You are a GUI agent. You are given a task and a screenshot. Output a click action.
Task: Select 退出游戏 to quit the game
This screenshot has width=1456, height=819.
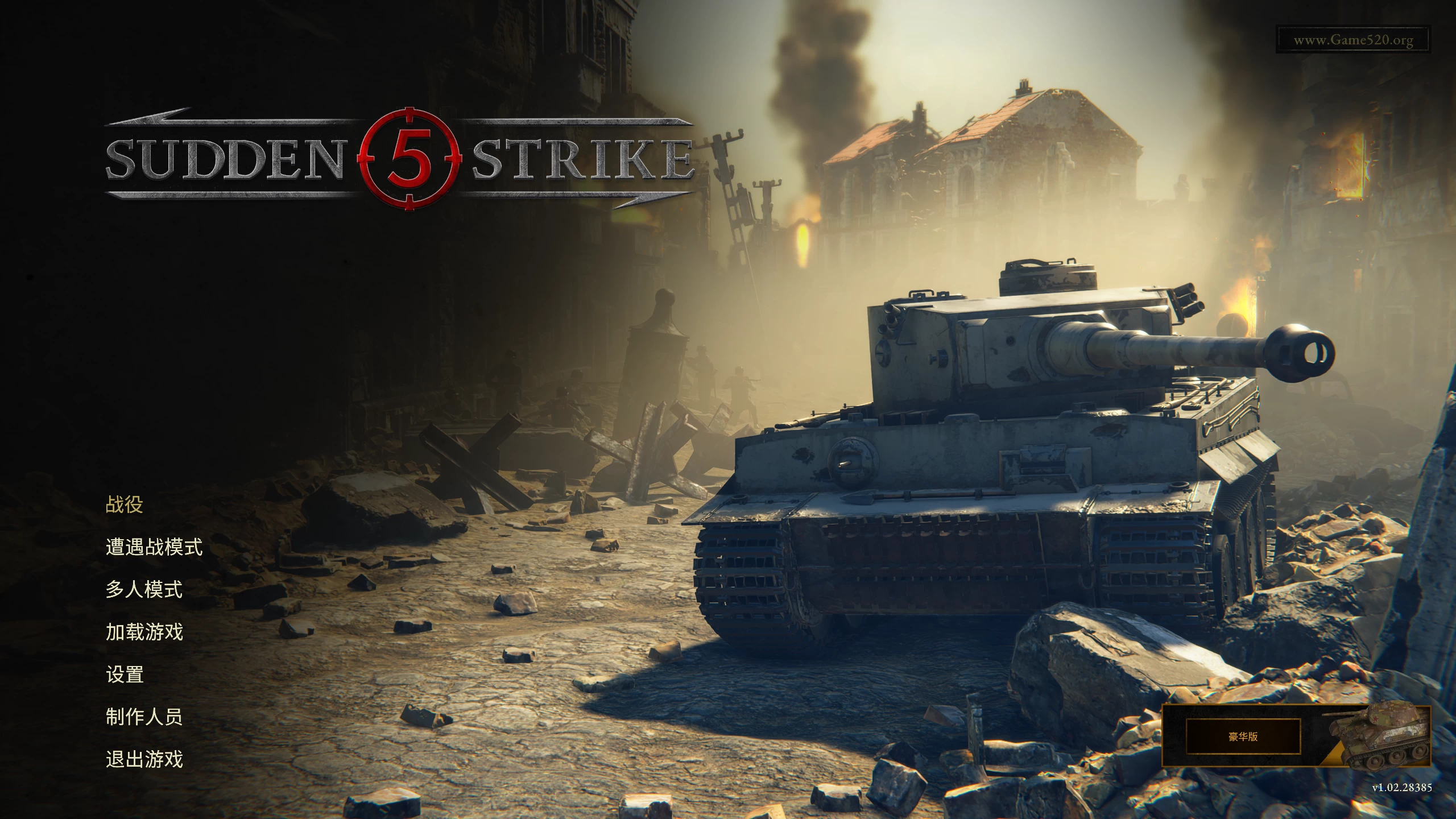pyautogui.click(x=144, y=759)
